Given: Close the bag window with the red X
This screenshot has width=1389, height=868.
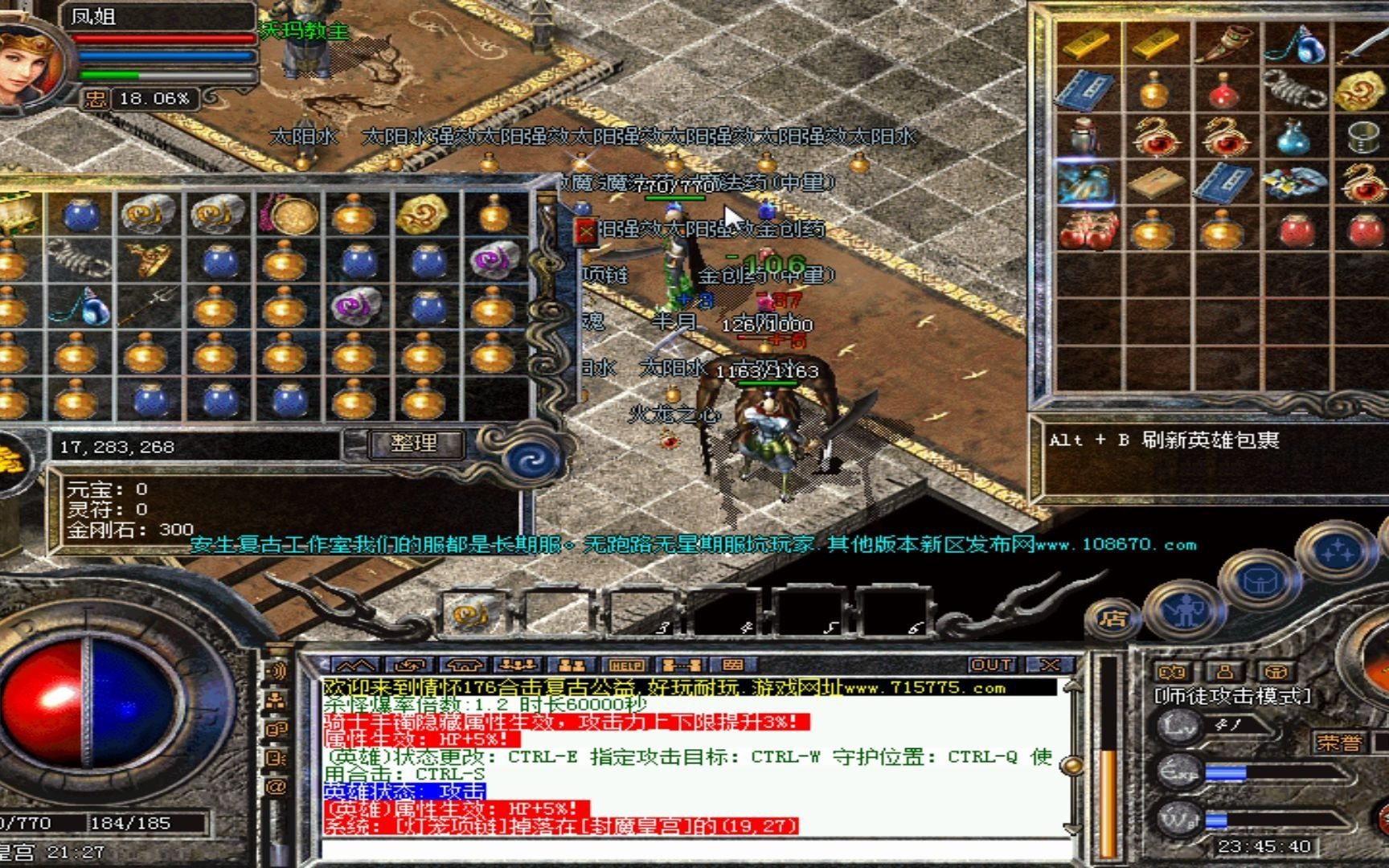Looking at the screenshot, I should click(586, 232).
